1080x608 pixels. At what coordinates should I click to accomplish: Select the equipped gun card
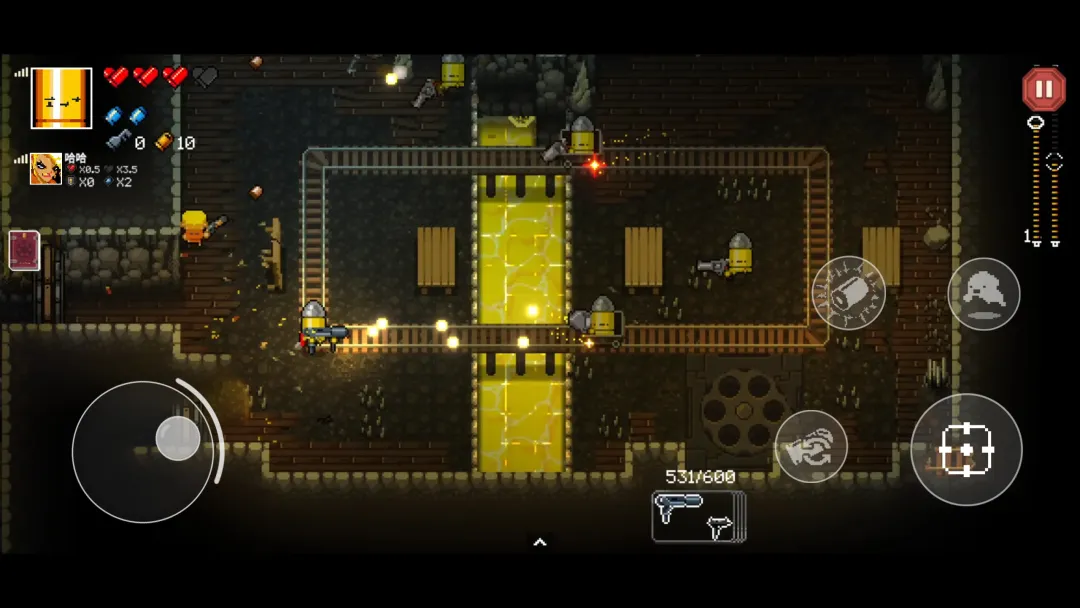(698, 516)
